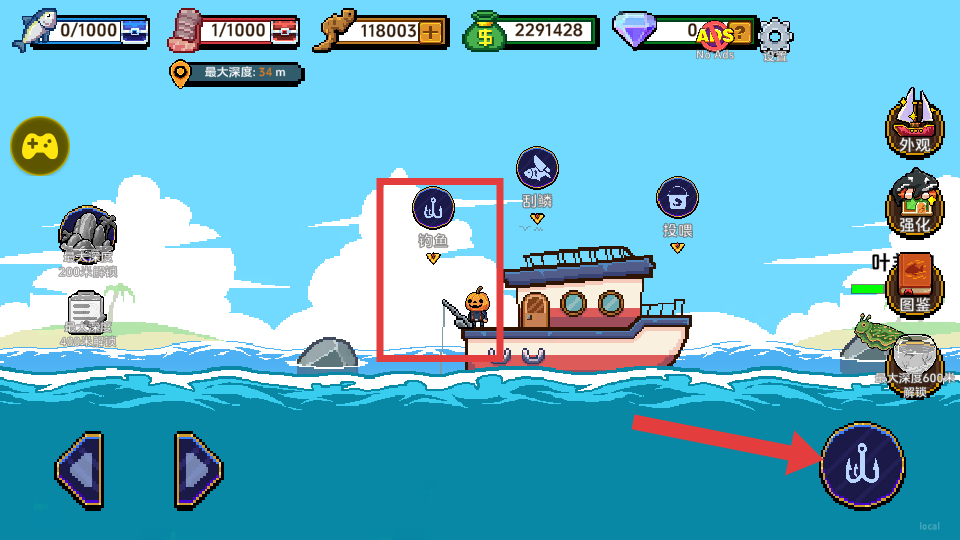Open the yellow gamepad overlay button
This screenshot has width=960, height=540.
click(x=40, y=146)
